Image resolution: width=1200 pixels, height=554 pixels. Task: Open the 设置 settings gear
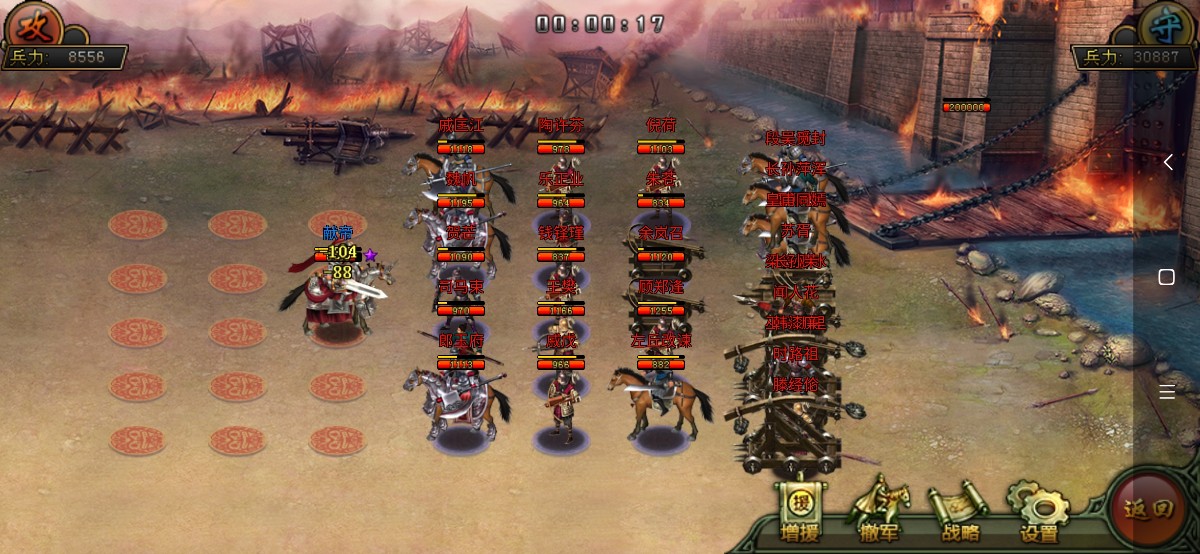click(1039, 512)
